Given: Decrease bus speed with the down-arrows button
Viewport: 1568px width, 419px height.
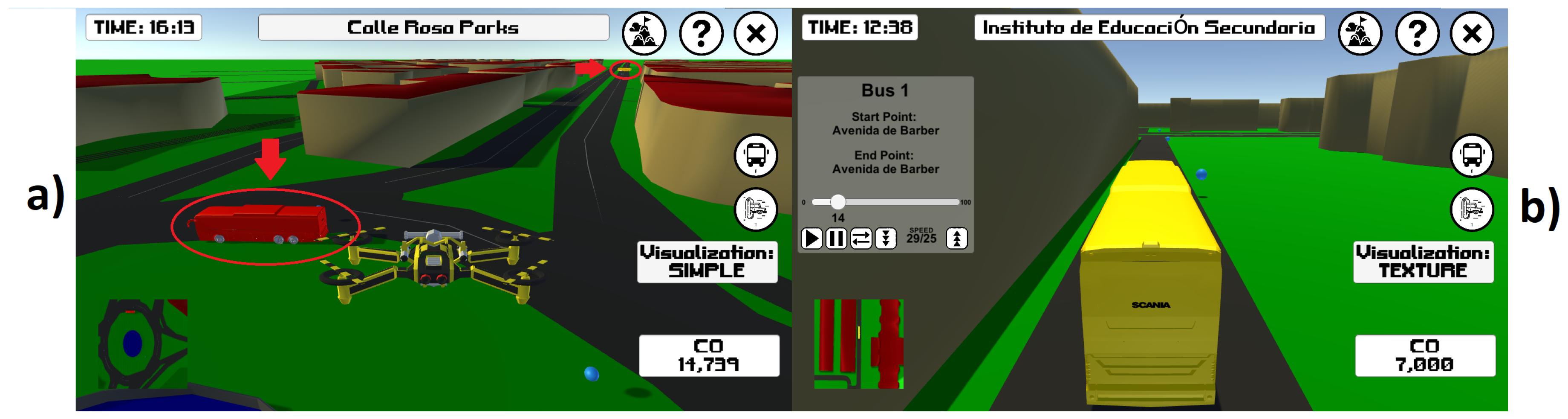Looking at the screenshot, I should click(886, 238).
